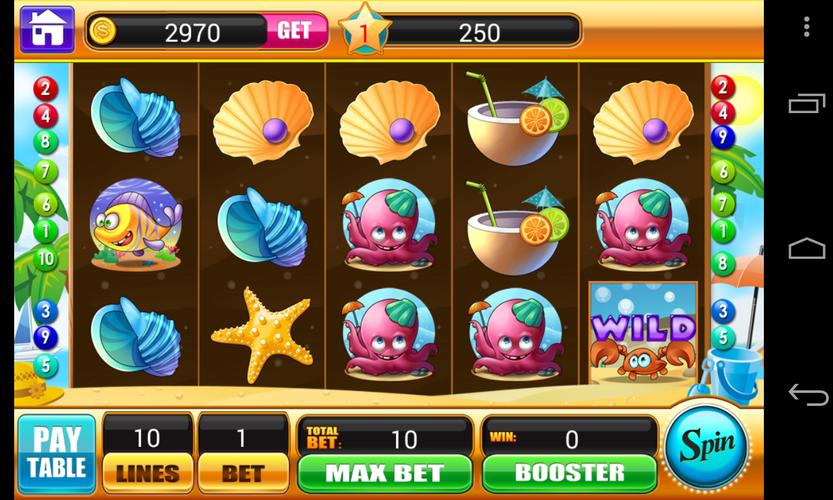Return to the home lobby
The width and height of the screenshot is (833, 500).
46,30
